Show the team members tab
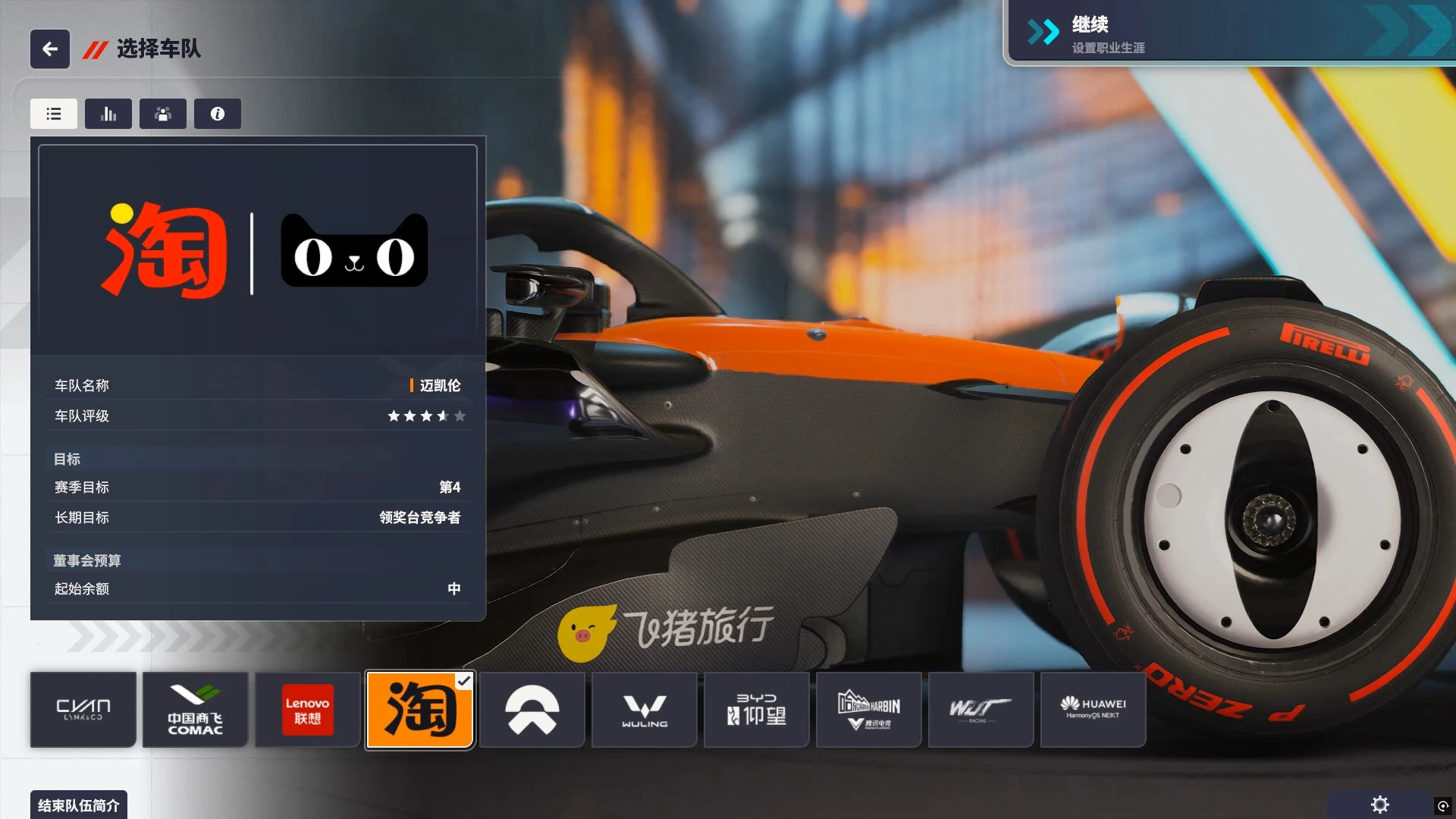The image size is (1456, 819). pyautogui.click(x=163, y=114)
